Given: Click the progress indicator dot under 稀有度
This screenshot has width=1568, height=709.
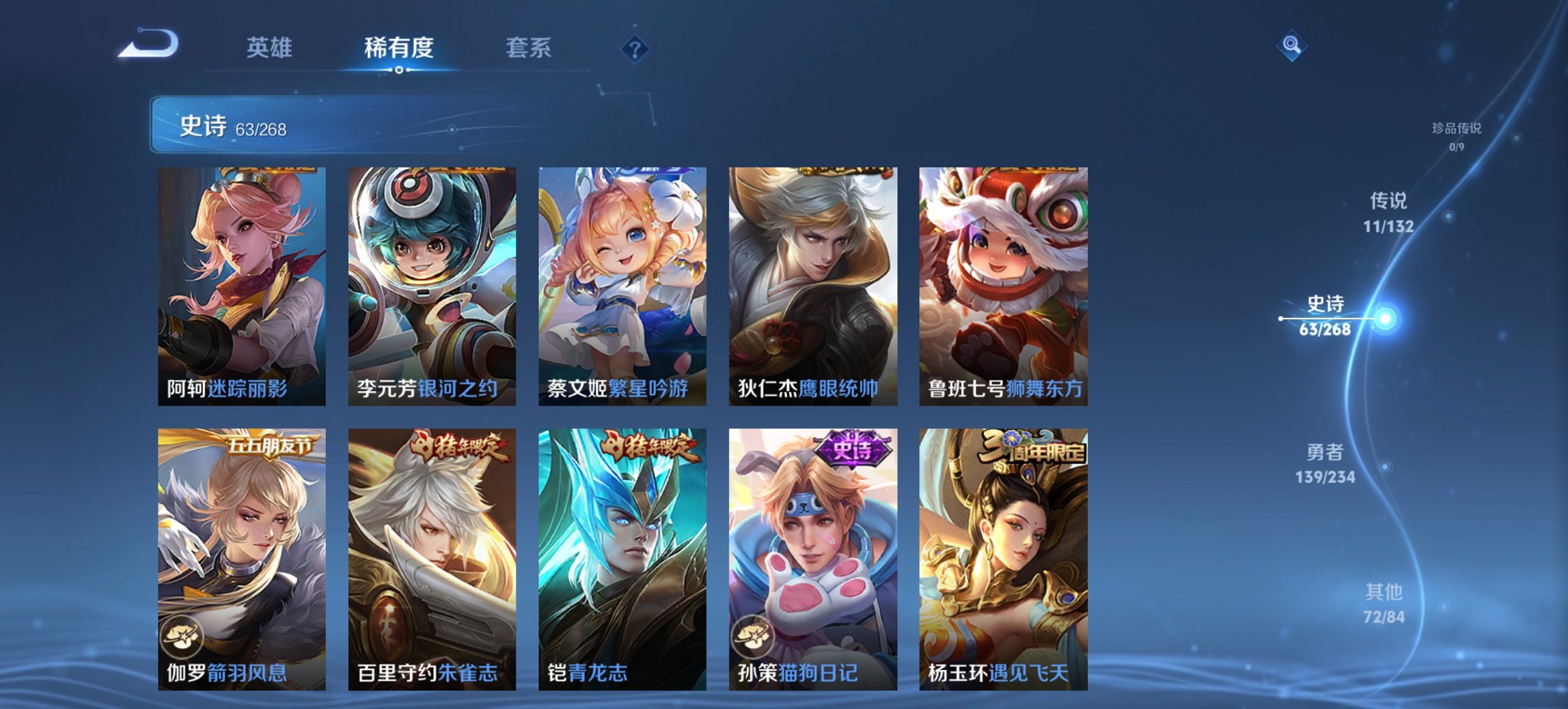Looking at the screenshot, I should pyautogui.click(x=399, y=68).
